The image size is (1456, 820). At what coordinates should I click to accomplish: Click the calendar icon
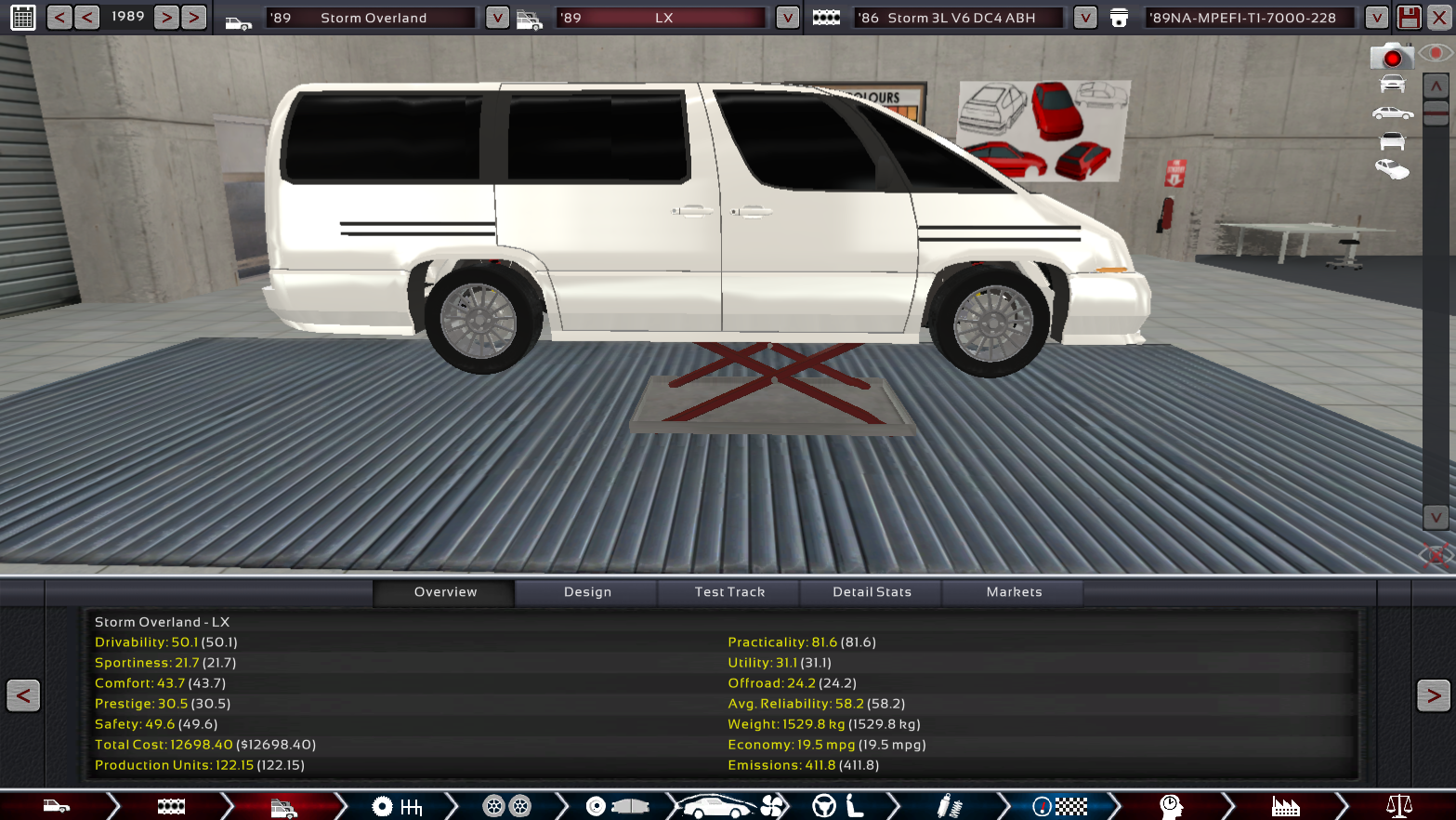click(x=23, y=18)
